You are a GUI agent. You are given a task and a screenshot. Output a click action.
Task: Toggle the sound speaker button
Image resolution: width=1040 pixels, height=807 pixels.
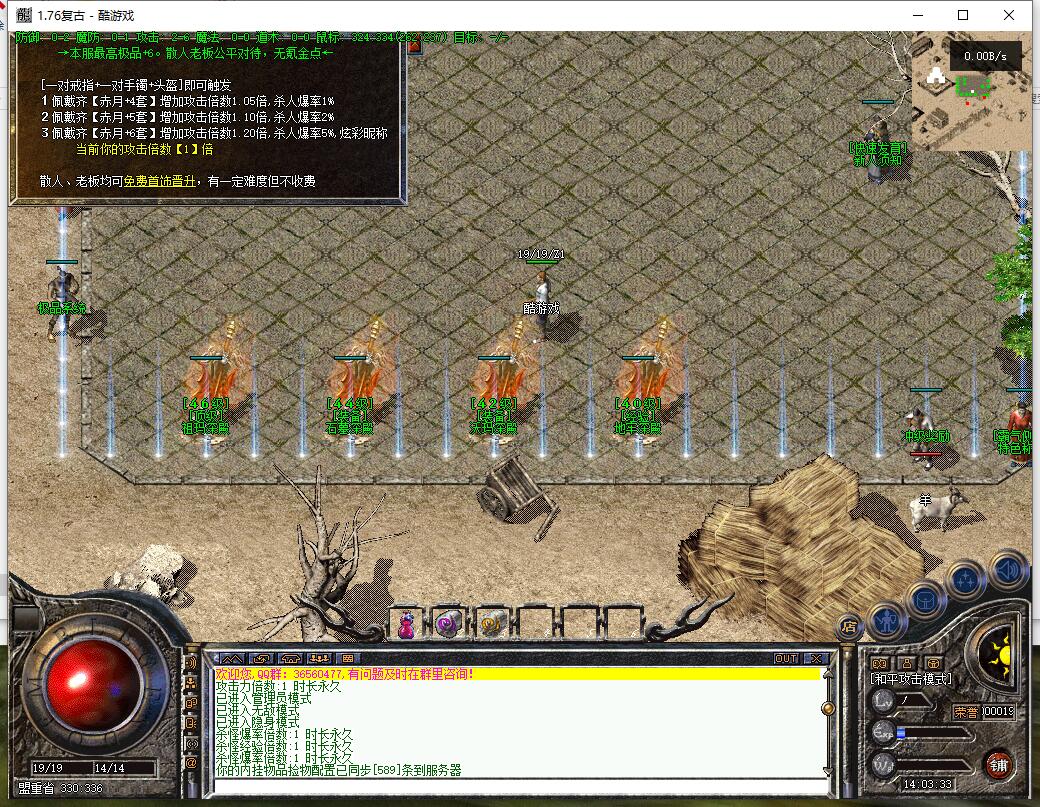click(x=1007, y=569)
